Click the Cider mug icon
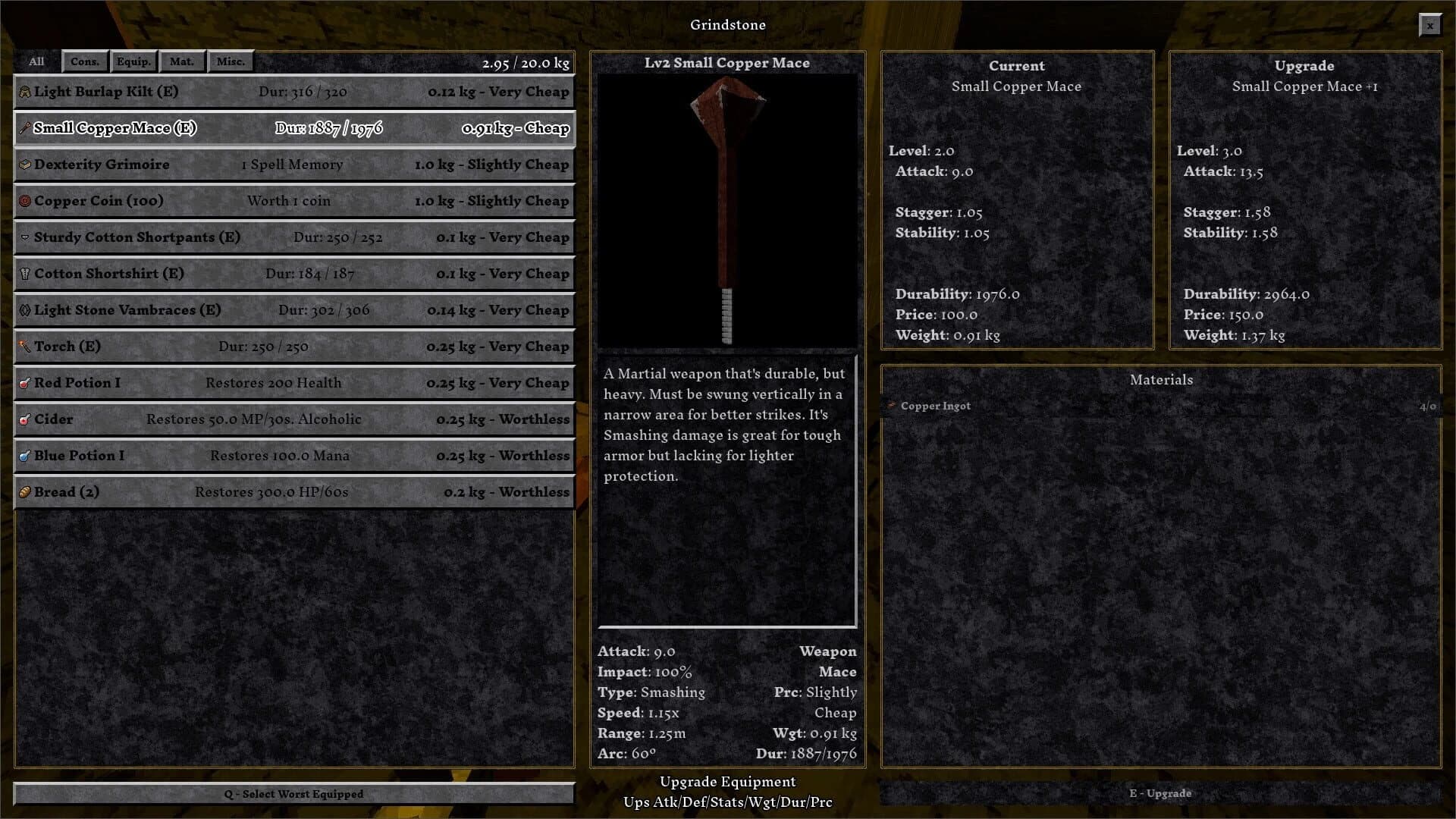 point(24,419)
